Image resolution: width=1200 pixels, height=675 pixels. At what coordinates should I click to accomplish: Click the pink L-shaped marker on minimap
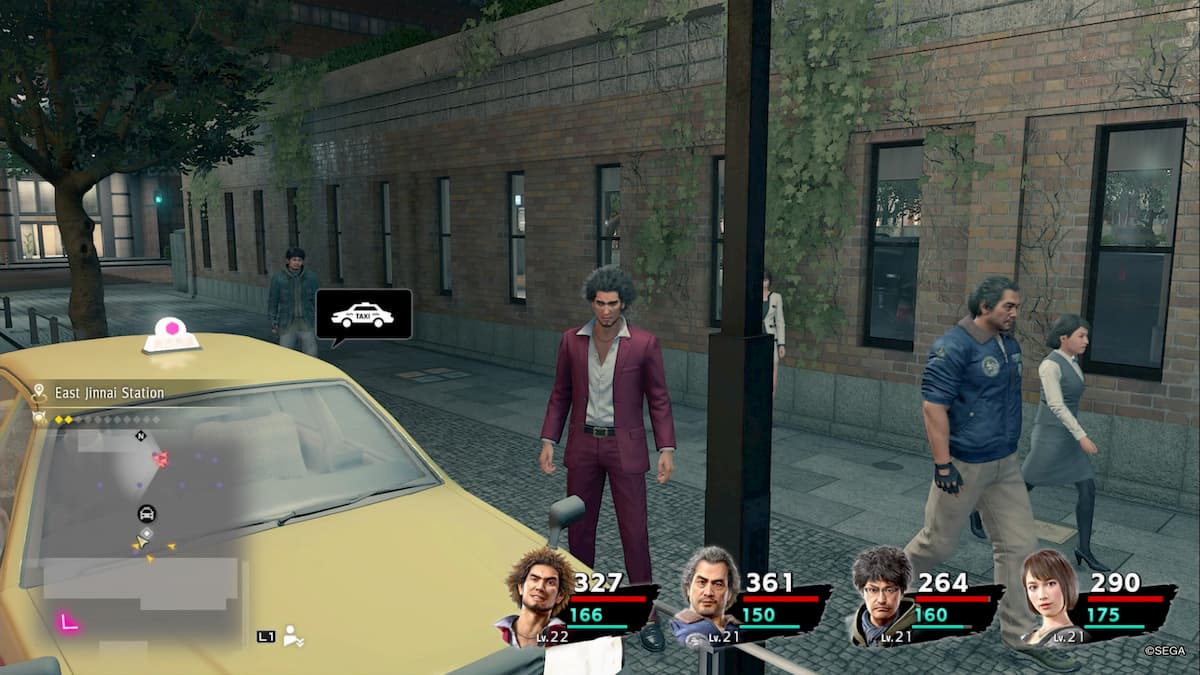coord(68,622)
